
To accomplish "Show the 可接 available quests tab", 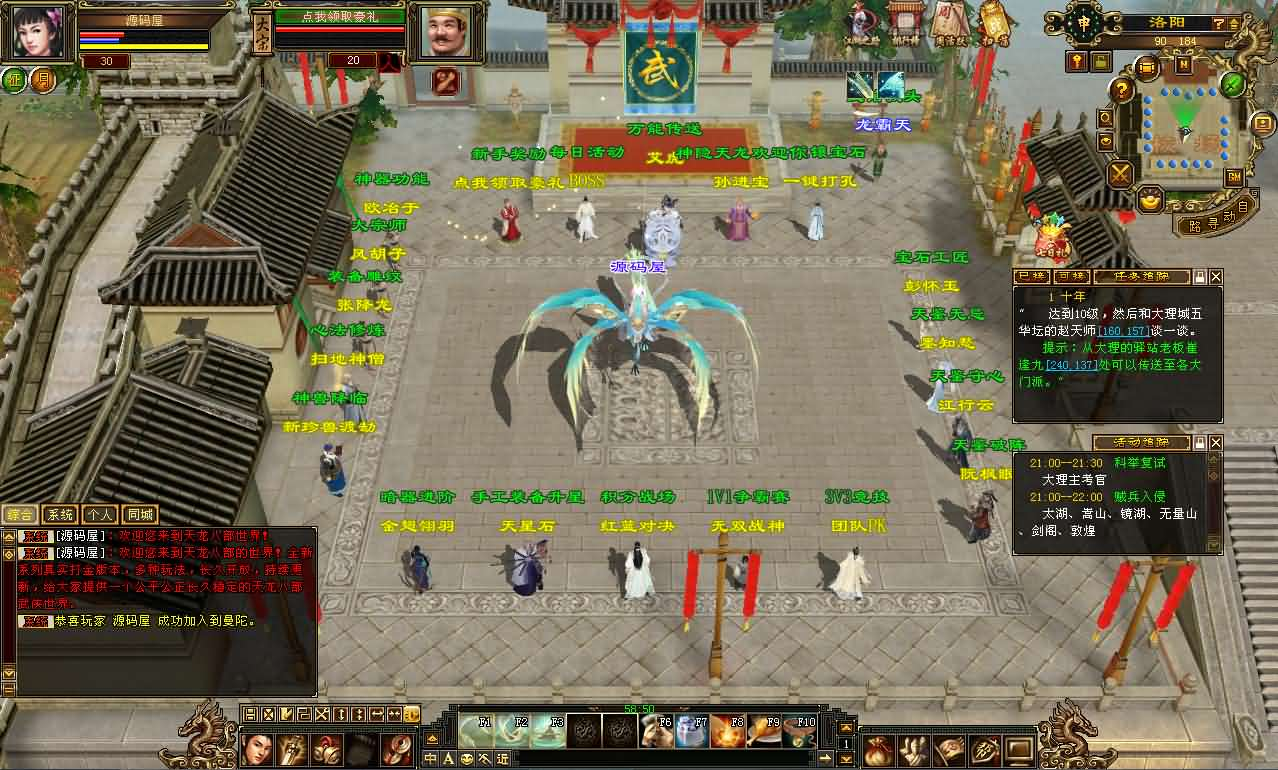I will coord(1070,276).
